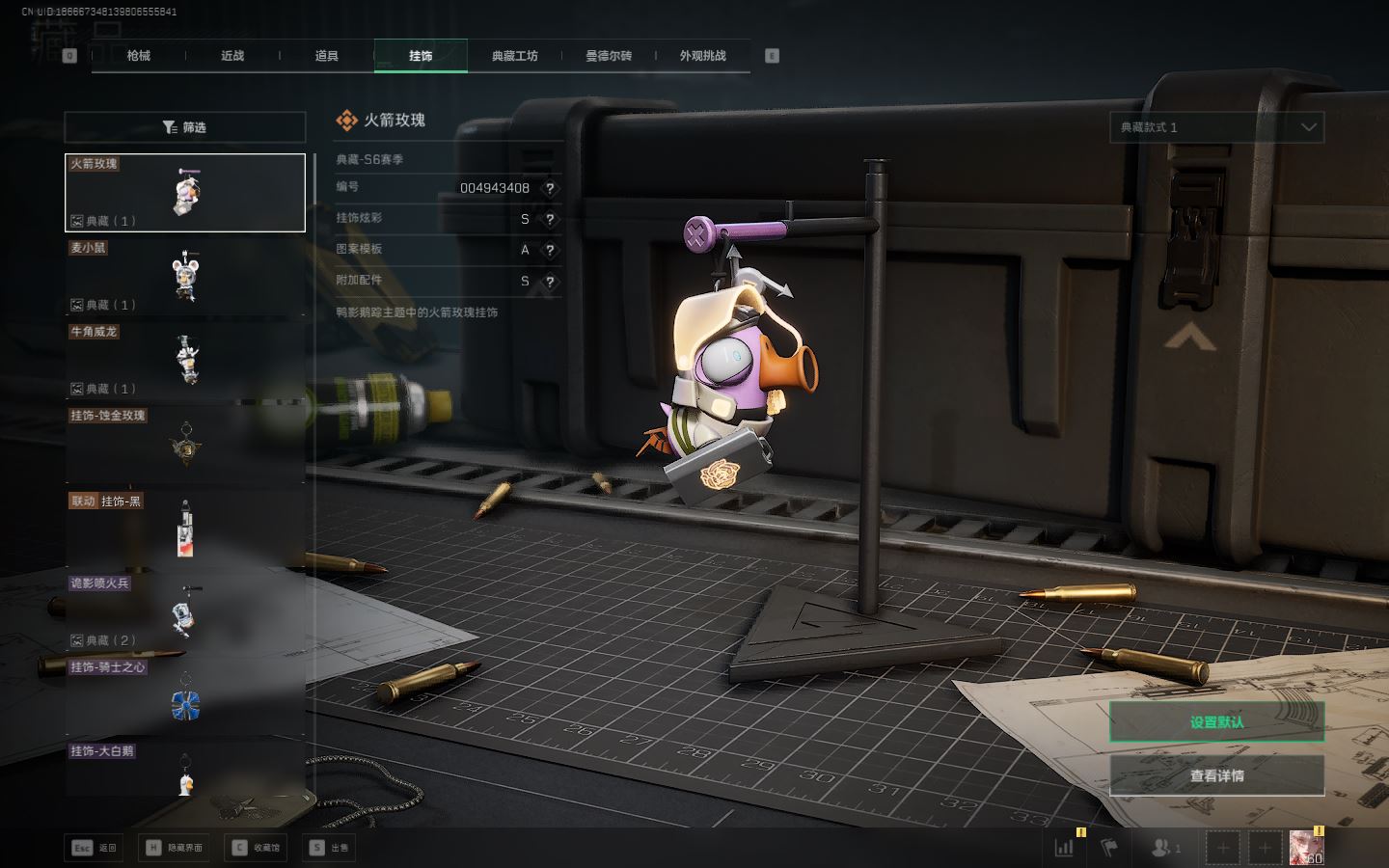Switch to the 曼德尔砖 tab
This screenshot has height=868, width=1389.
[x=609, y=56]
